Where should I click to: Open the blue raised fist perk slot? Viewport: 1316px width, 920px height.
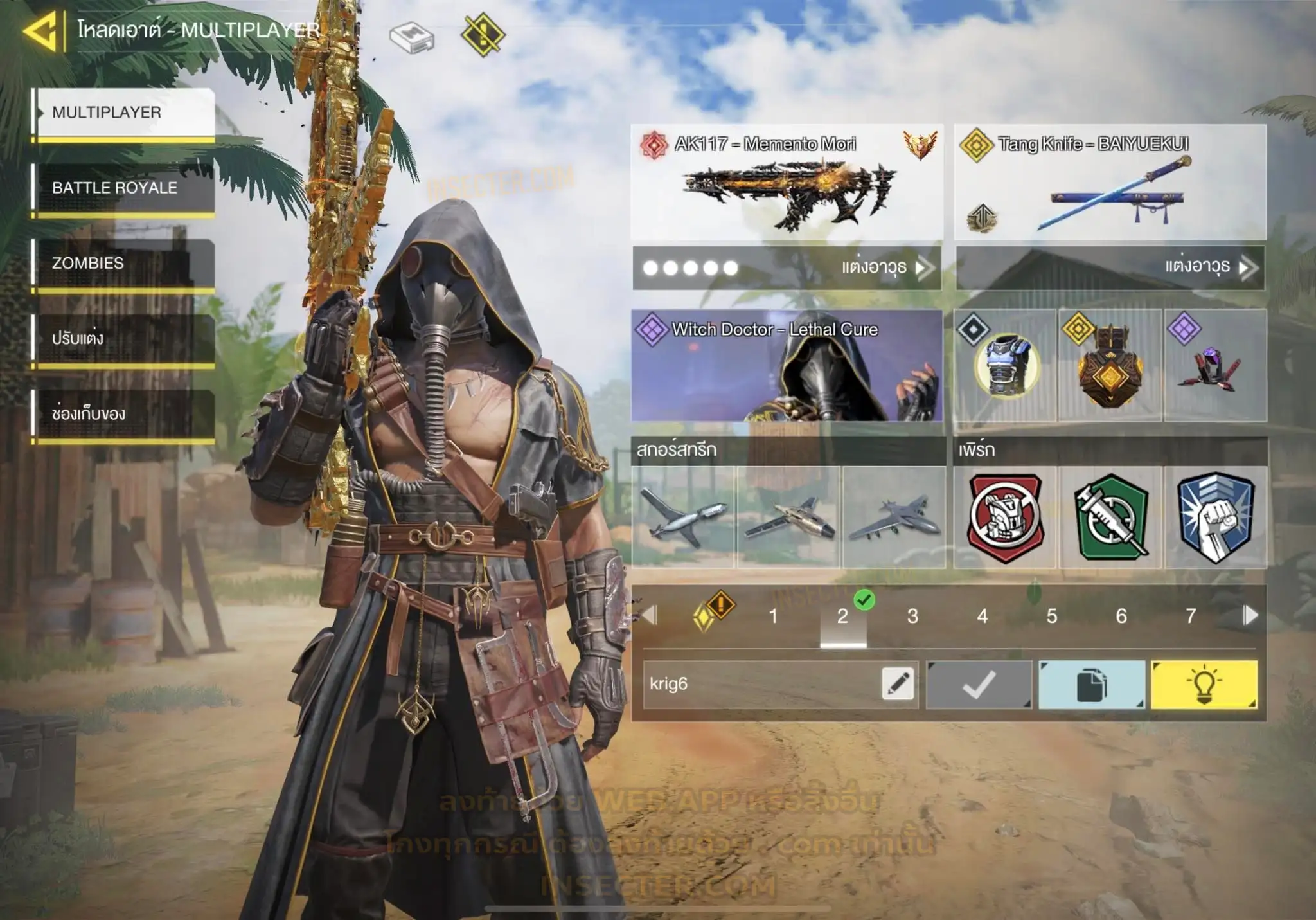click(x=1216, y=518)
